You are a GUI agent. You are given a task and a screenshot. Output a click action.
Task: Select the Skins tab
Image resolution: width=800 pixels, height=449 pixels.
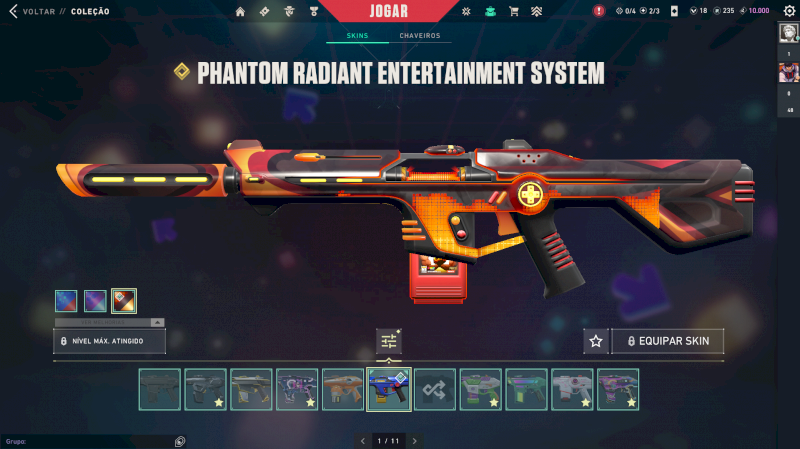coord(357,36)
